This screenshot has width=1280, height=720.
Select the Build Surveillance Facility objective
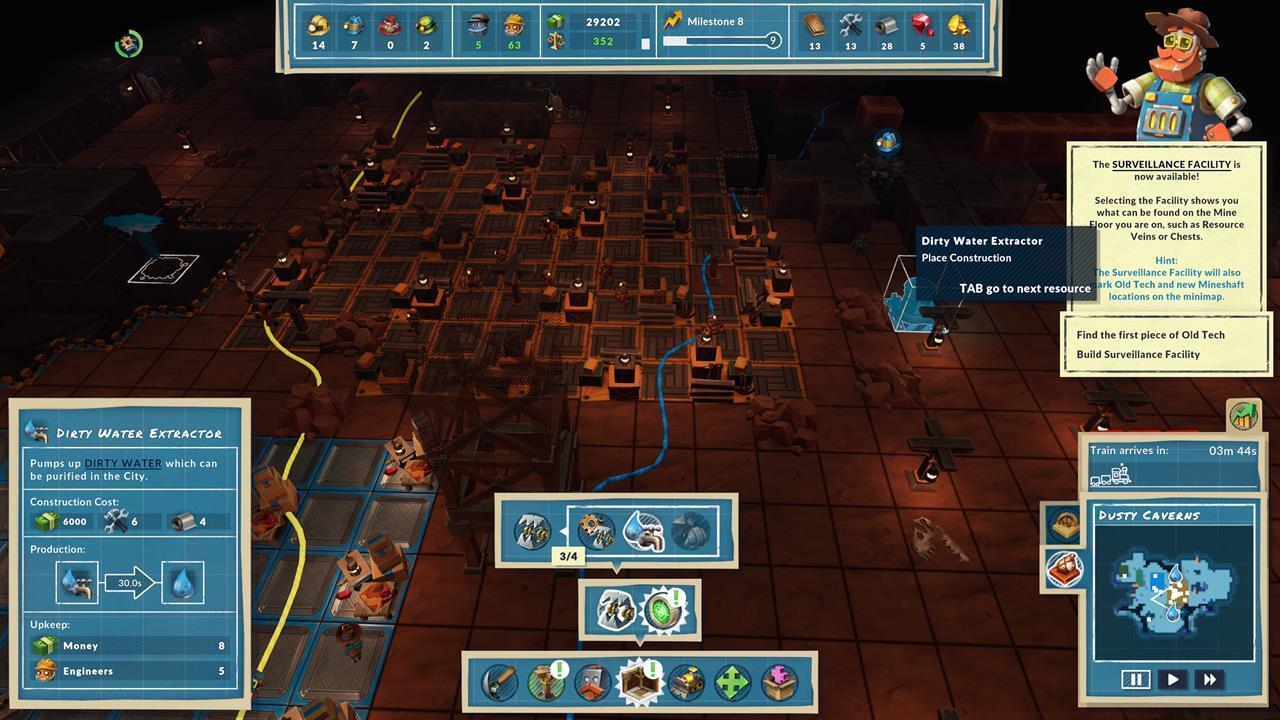tap(1138, 354)
